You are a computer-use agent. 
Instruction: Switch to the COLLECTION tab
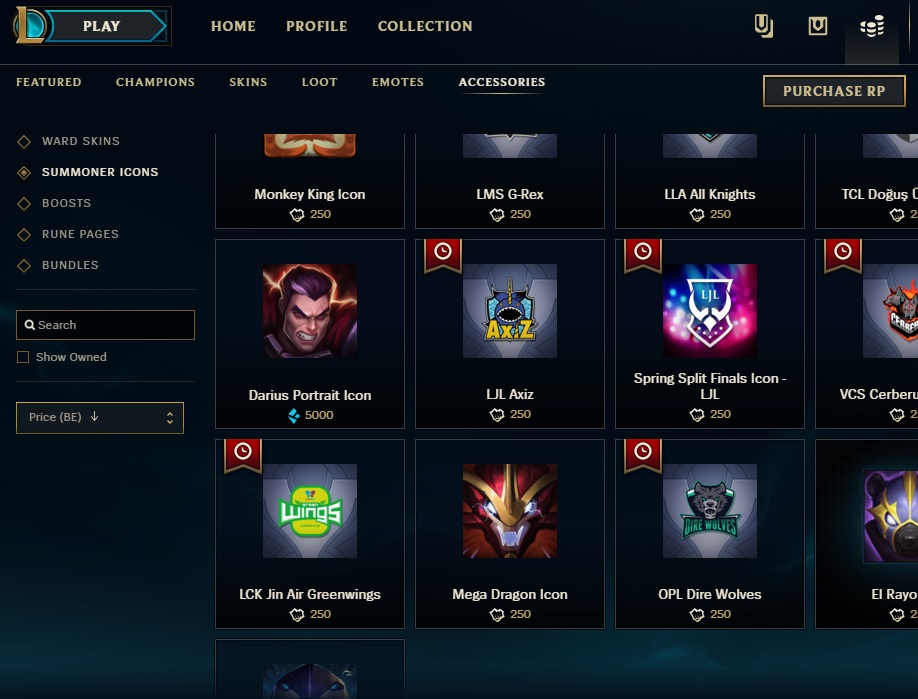(x=425, y=26)
